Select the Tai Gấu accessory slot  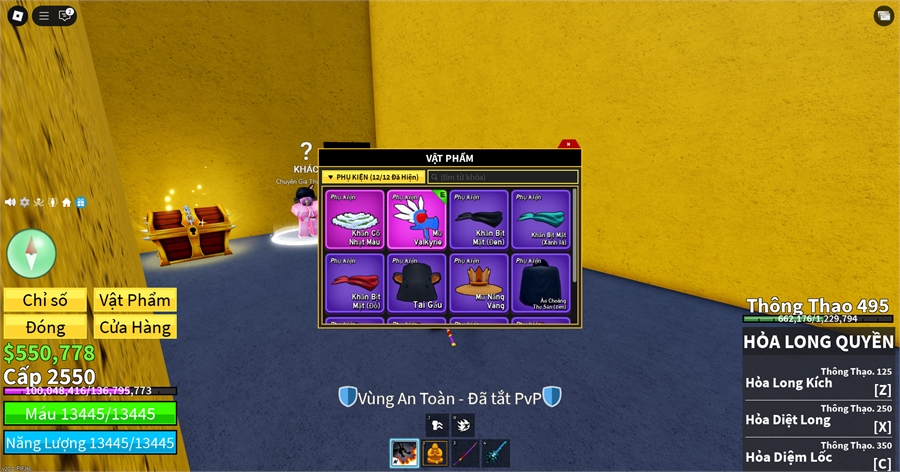[417, 283]
